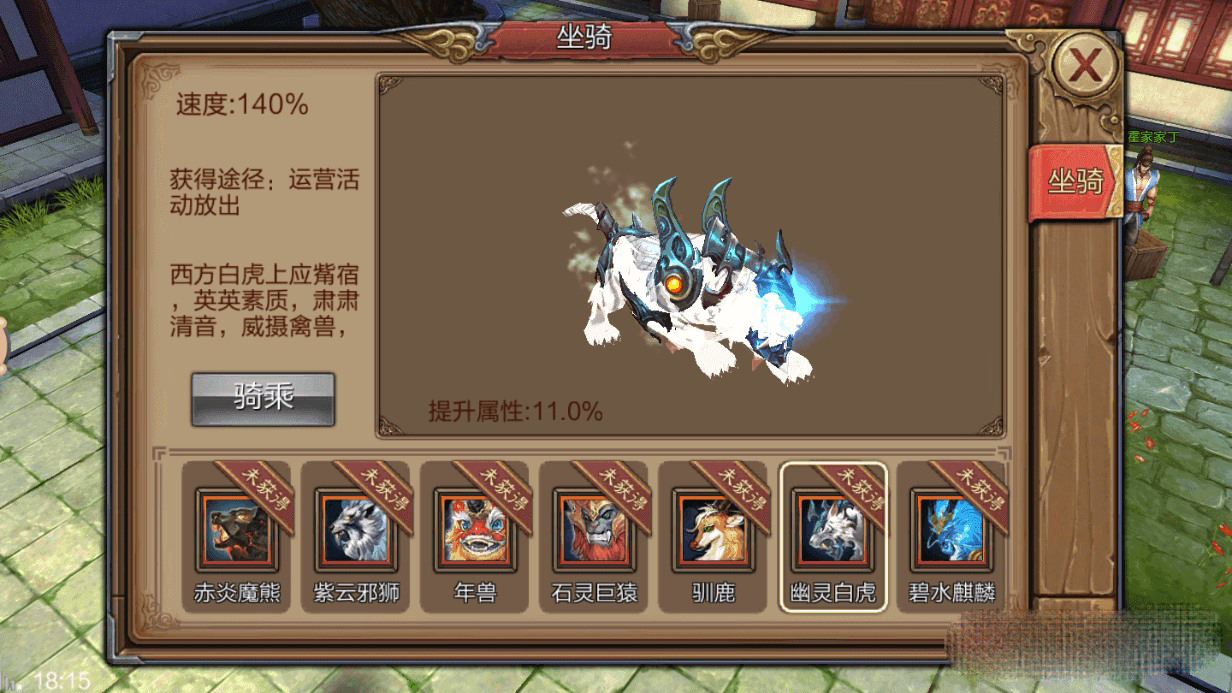
Task: Select the 赤炎魔熊 mount
Action: pyautogui.click(x=237, y=530)
